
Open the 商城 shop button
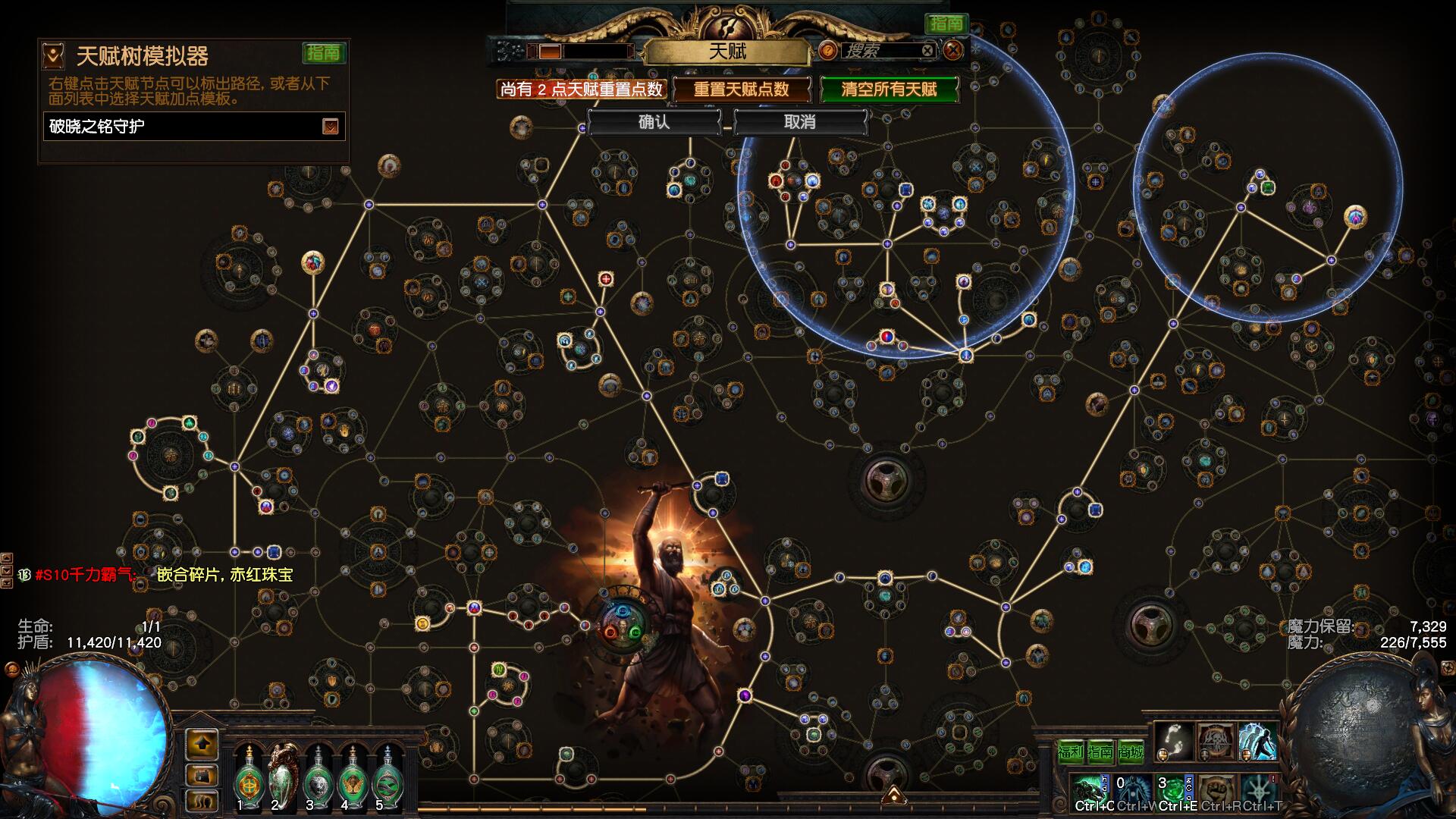pyautogui.click(x=1130, y=752)
